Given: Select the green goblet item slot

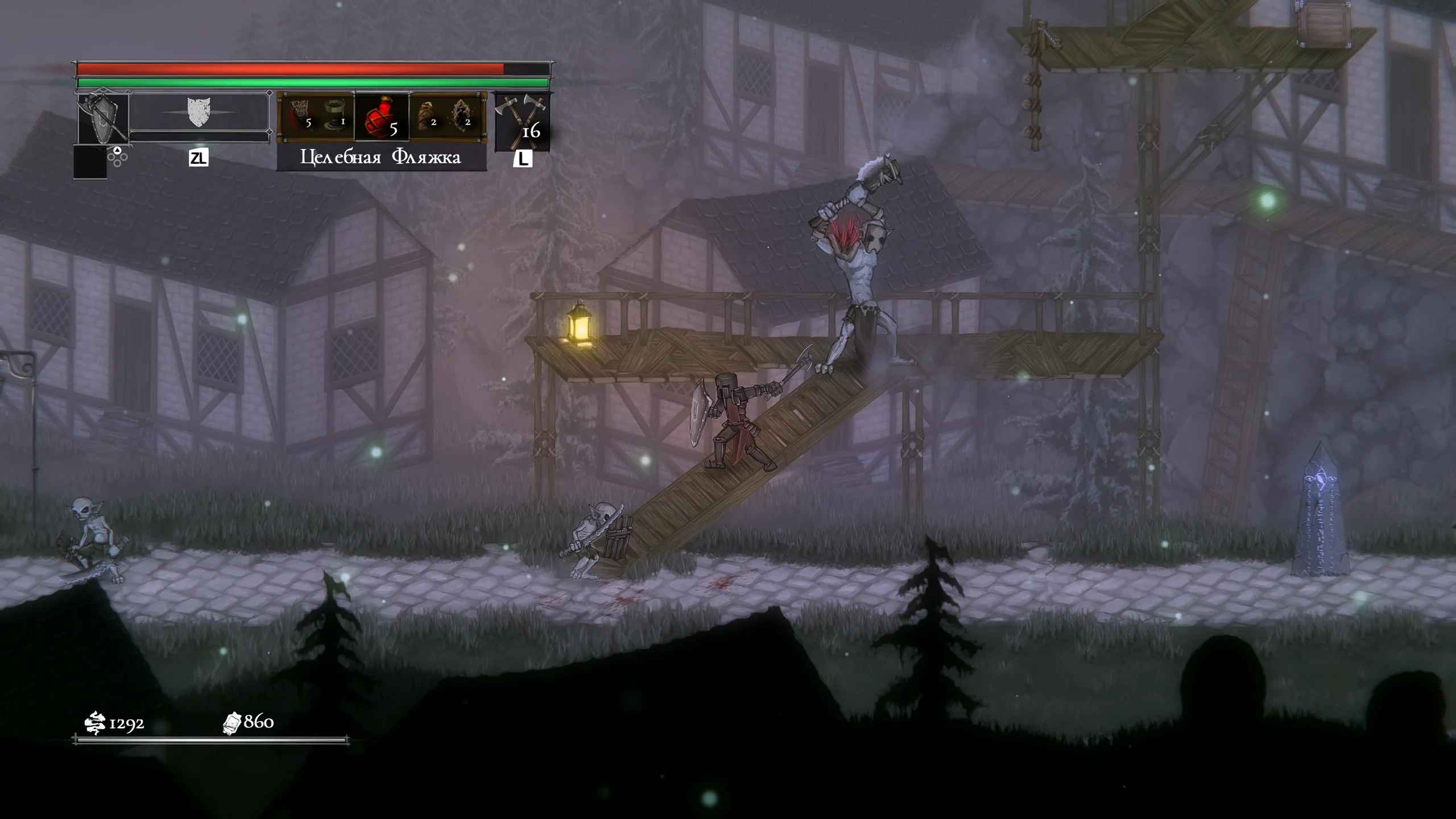Looking at the screenshot, I should (334, 114).
